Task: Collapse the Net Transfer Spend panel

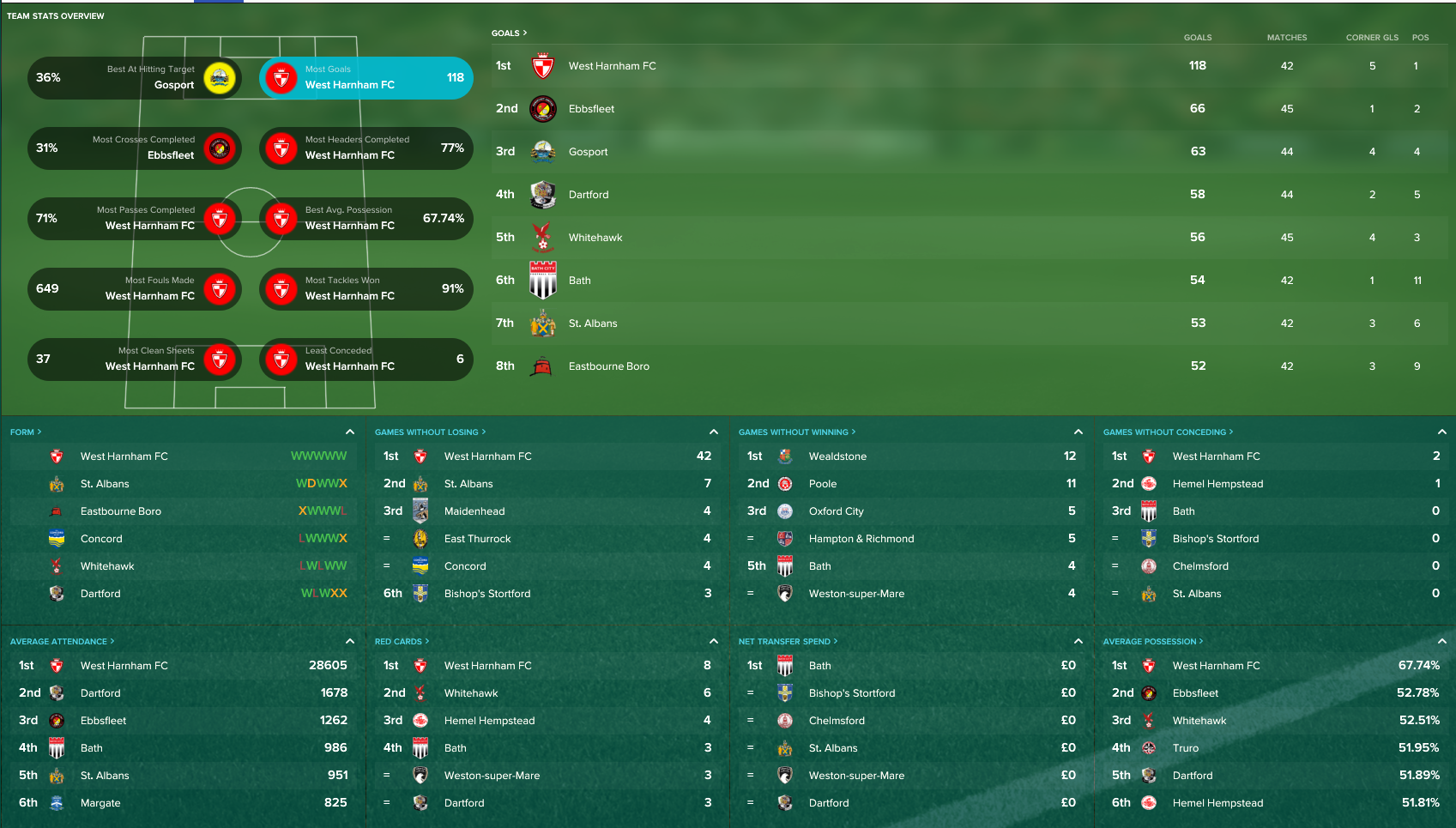Action: [x=1078, y=641]
